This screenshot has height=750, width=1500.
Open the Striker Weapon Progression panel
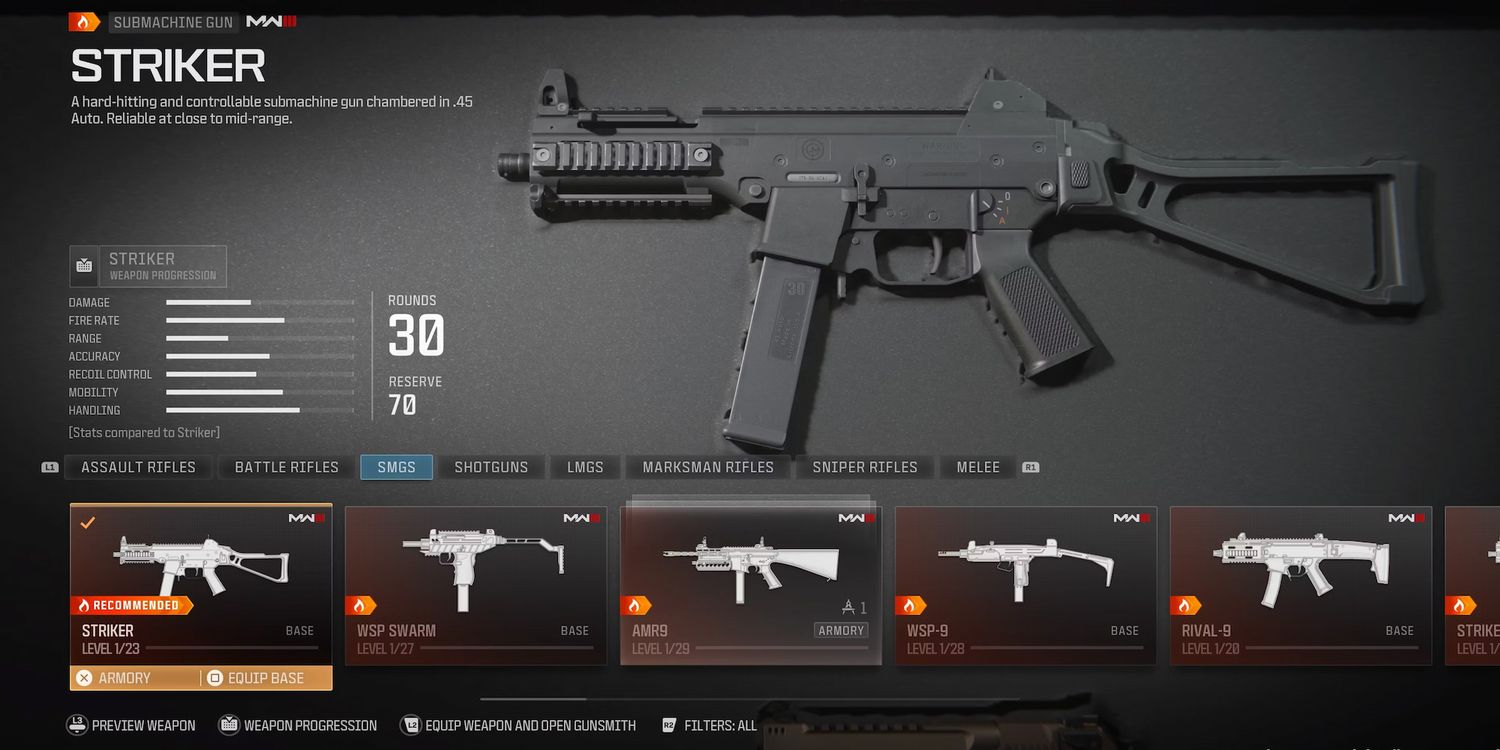(148, 266)
